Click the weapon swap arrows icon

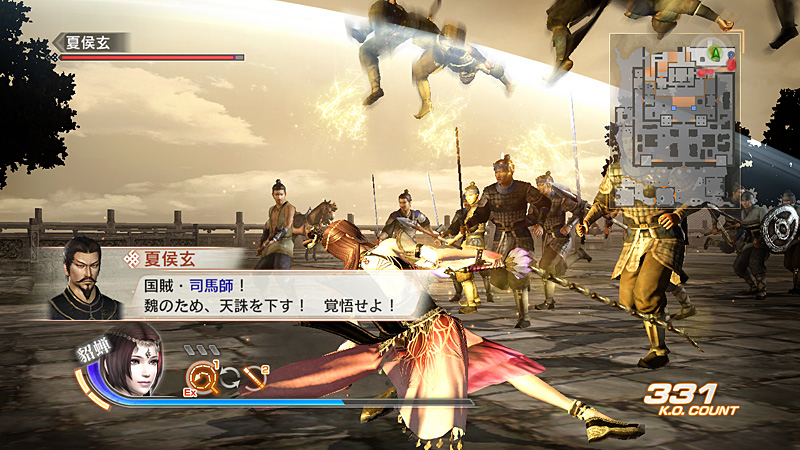point(228,378)
